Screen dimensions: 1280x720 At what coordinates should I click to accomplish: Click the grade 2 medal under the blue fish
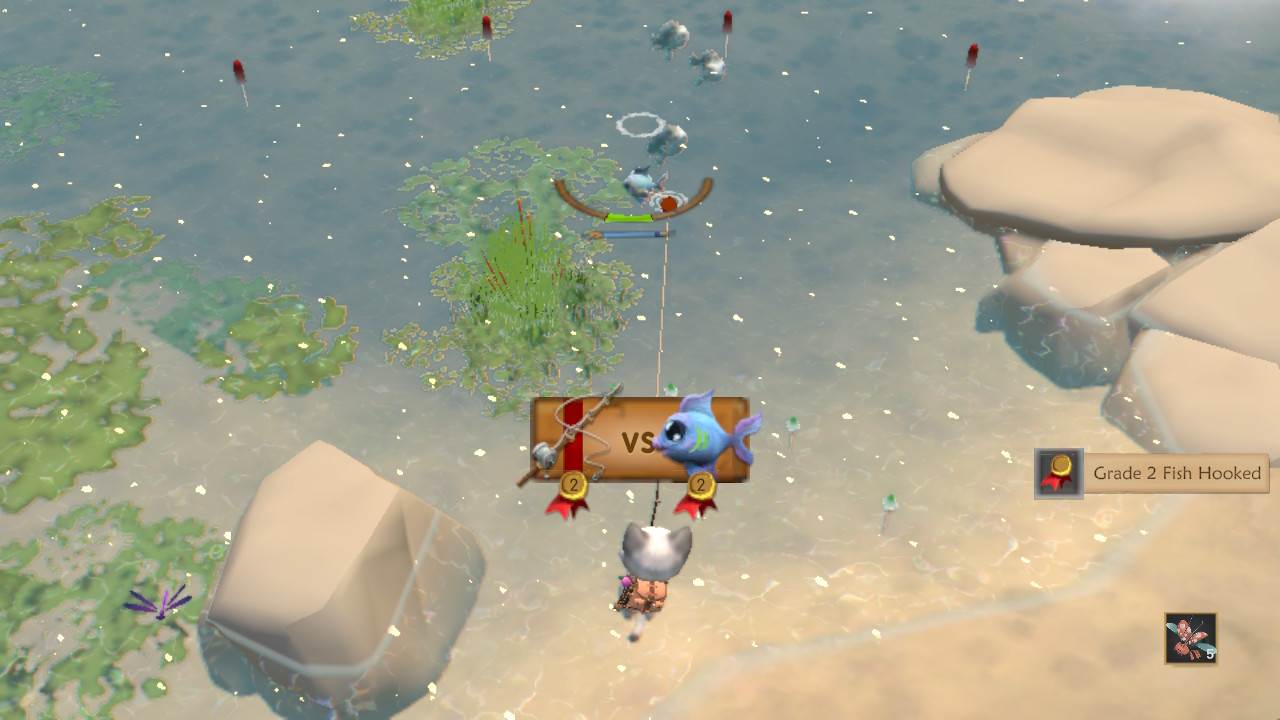click(699, 487)
